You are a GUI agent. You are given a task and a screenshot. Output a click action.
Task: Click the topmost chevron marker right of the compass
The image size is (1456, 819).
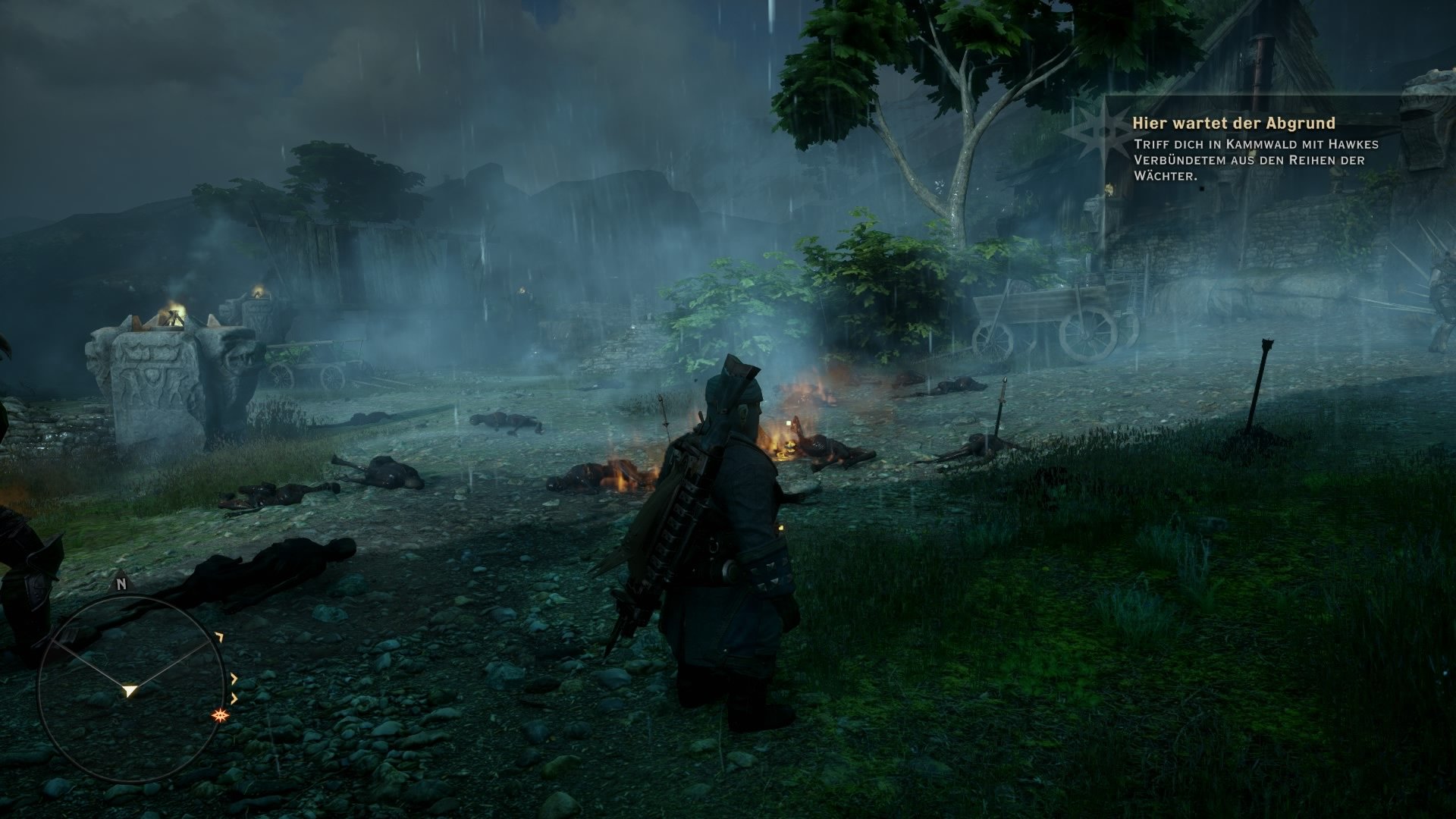pyautogui.click(x=220, y=637)
